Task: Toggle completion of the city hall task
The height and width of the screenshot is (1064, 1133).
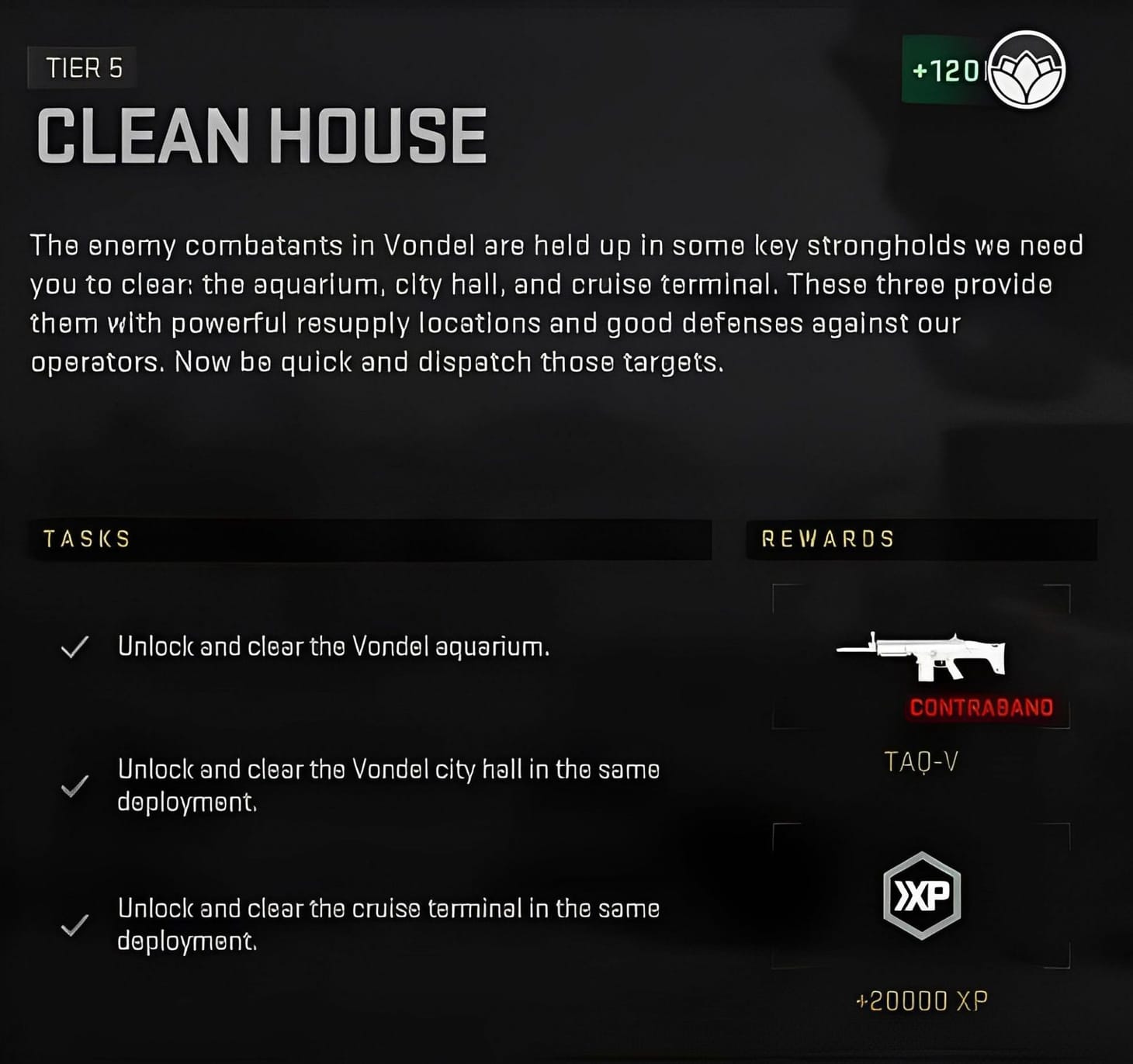Action: click(x=388, y=785)
